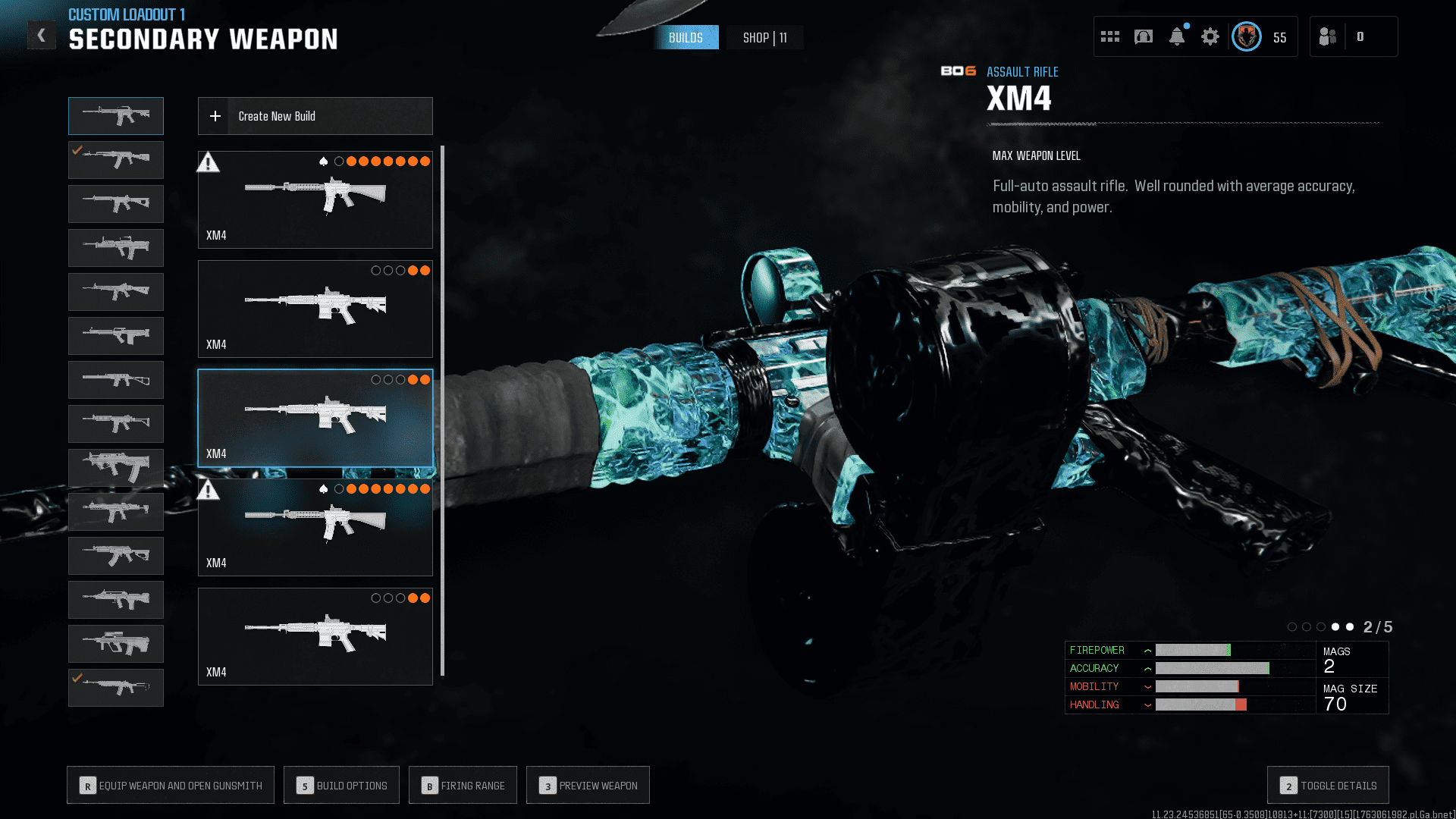Launch the Firing Range
The width and height of the screenshot is (1456, 819).
(x=463, y=786)
